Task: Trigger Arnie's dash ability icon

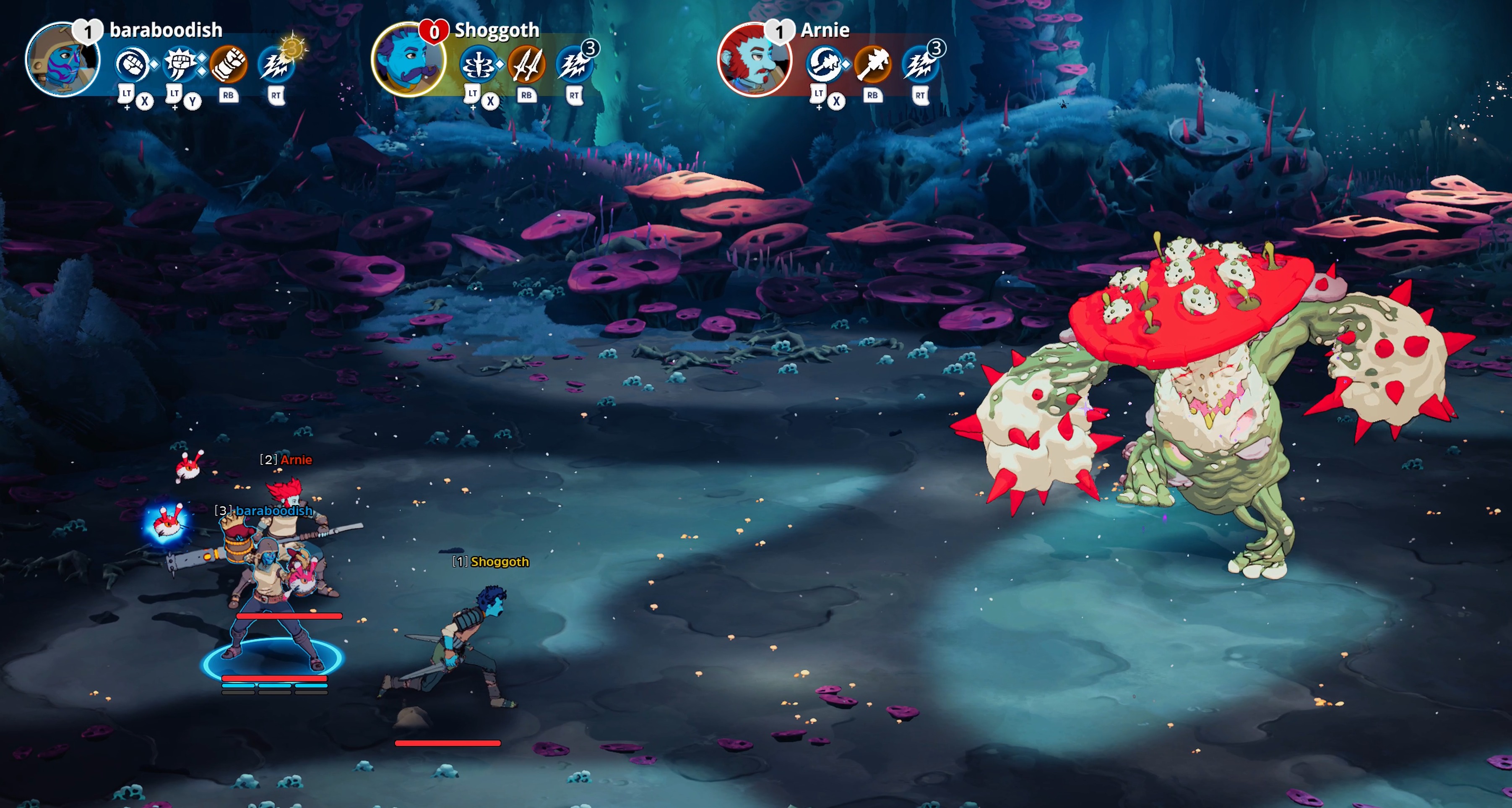Action: [920, 65]
